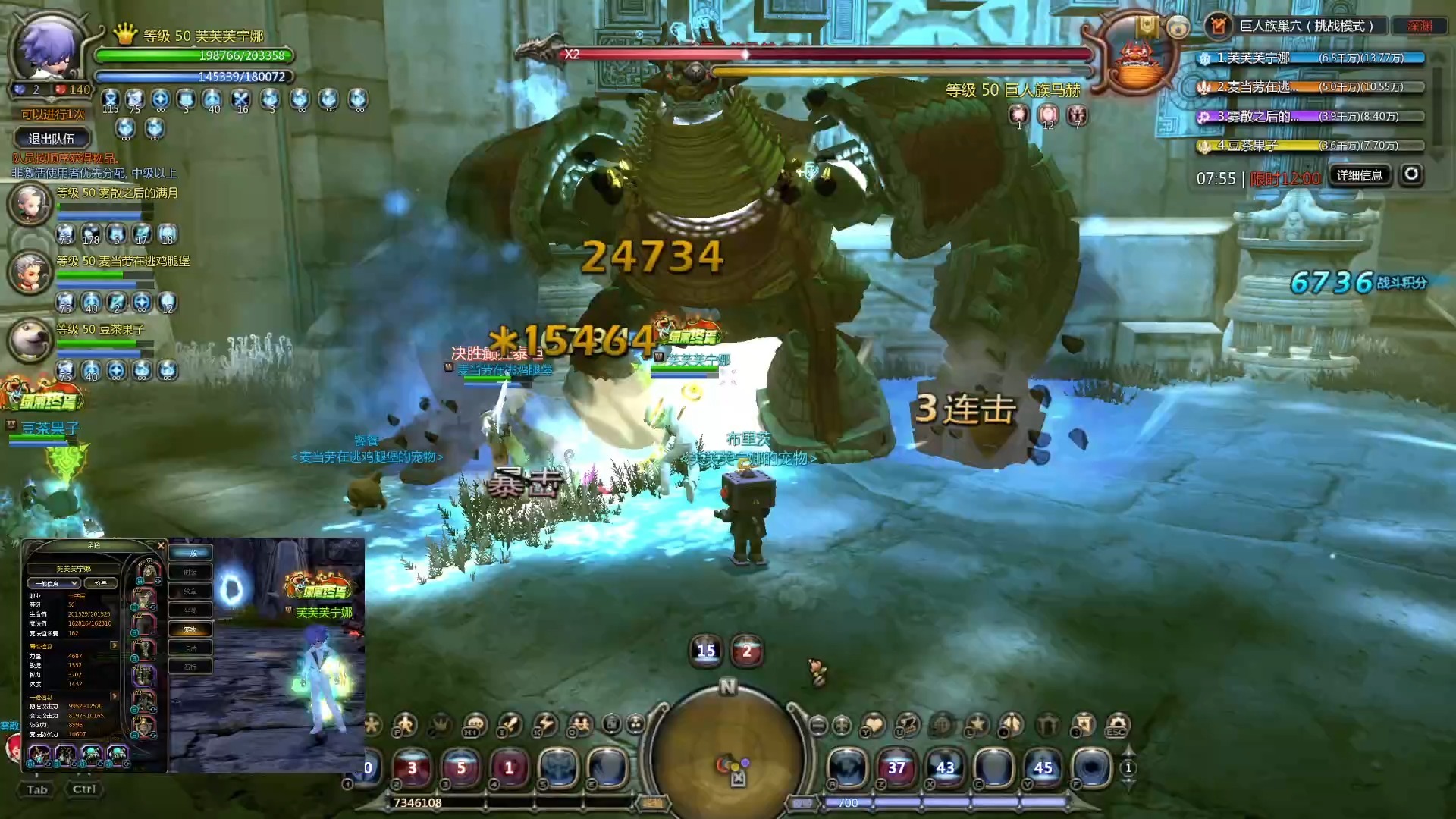This screenshot has height=819, width=1456.
Task: Switch to the 宠物 tab
Action: 190,629
